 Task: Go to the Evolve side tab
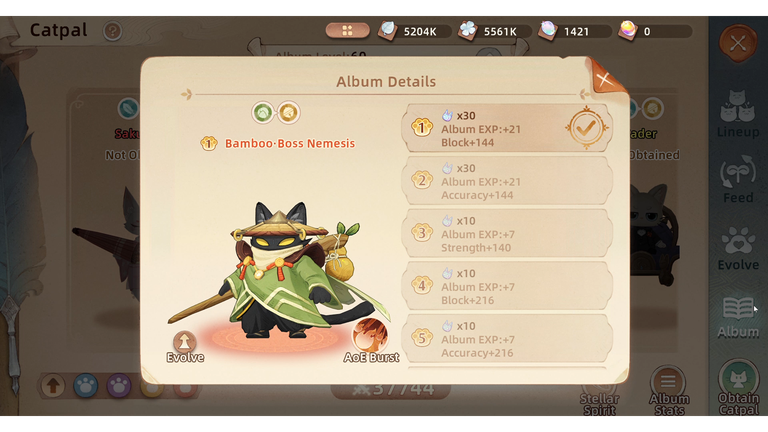pos(738,248)
